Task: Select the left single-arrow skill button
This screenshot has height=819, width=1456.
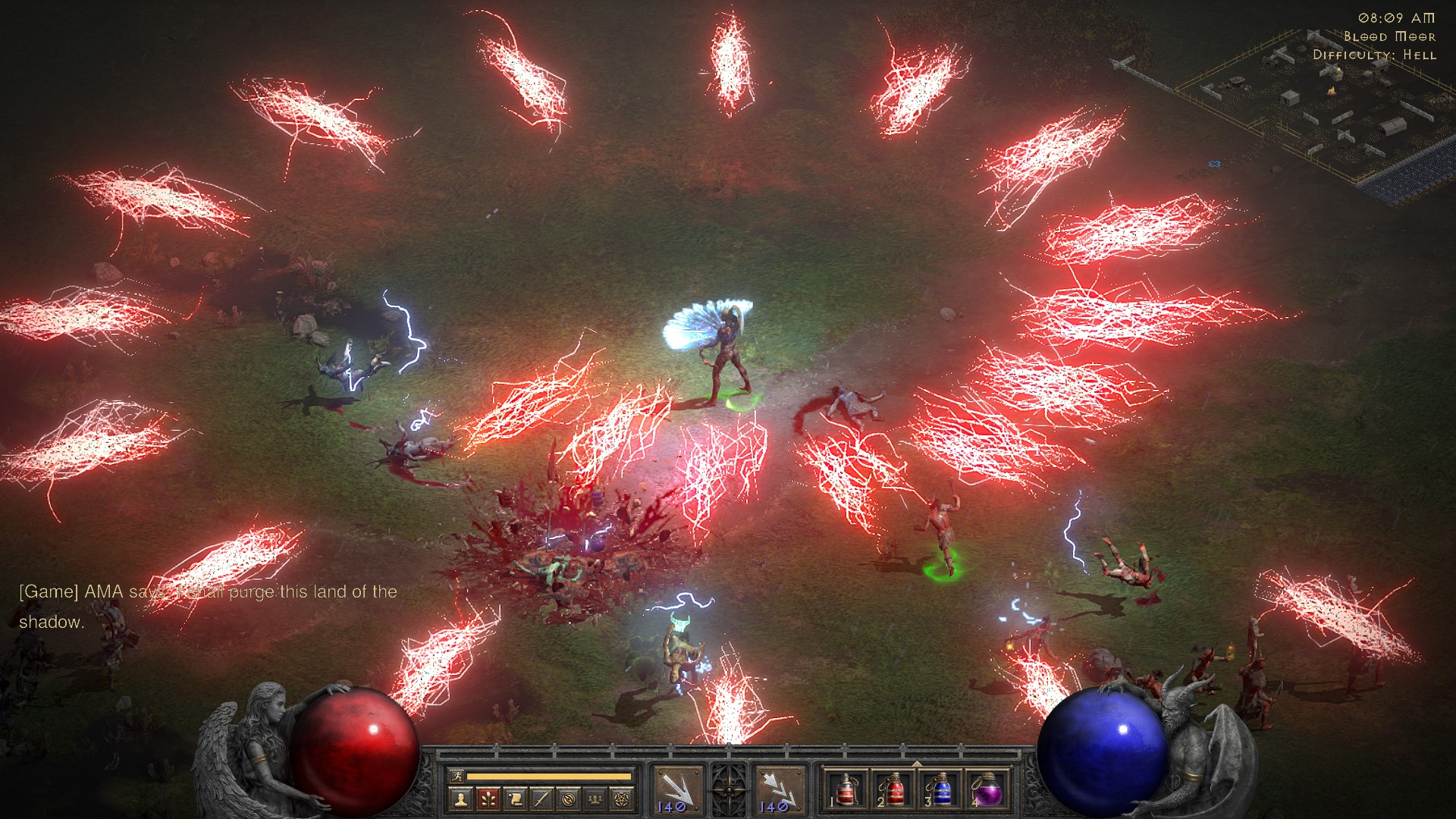Action: (676, 790)
